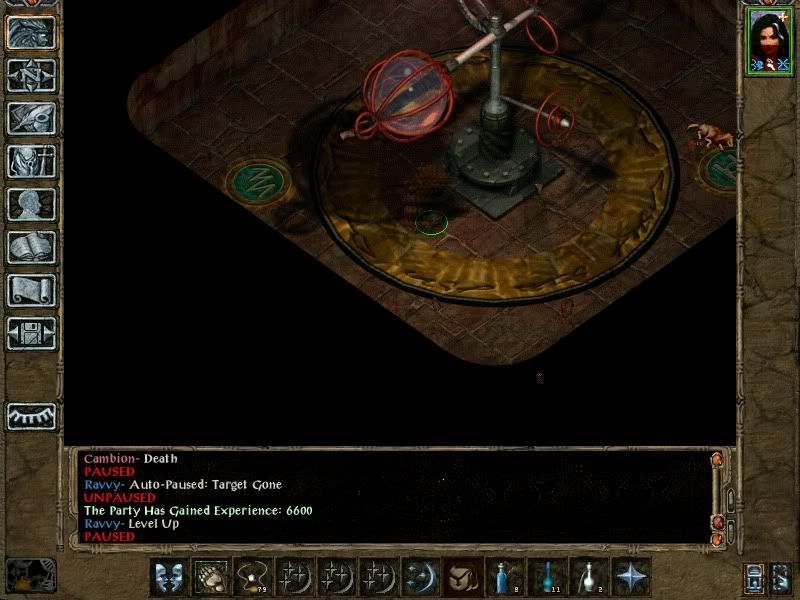
Task: Open the area map with the compass button
Action: click(x=31, y=74)
